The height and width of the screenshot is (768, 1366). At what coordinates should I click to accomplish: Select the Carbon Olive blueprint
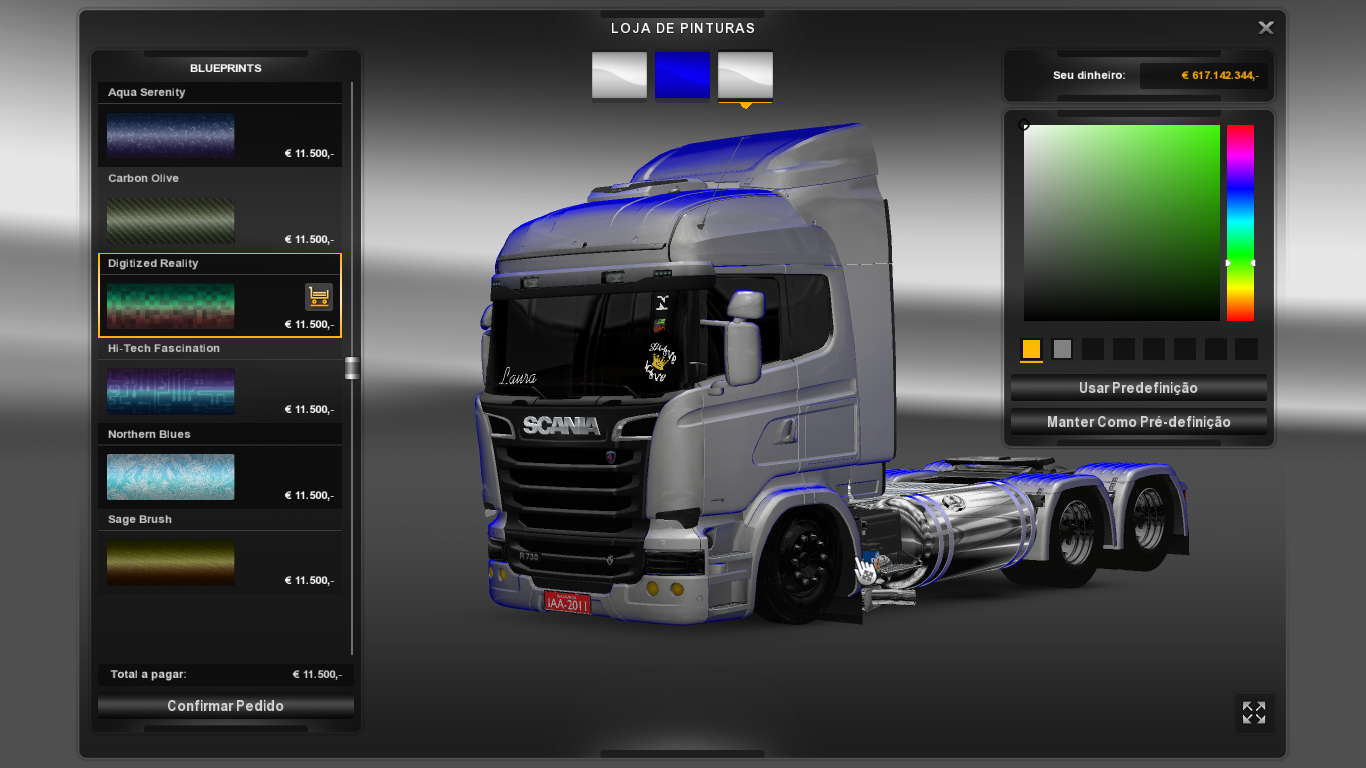[x=170, y=220]
